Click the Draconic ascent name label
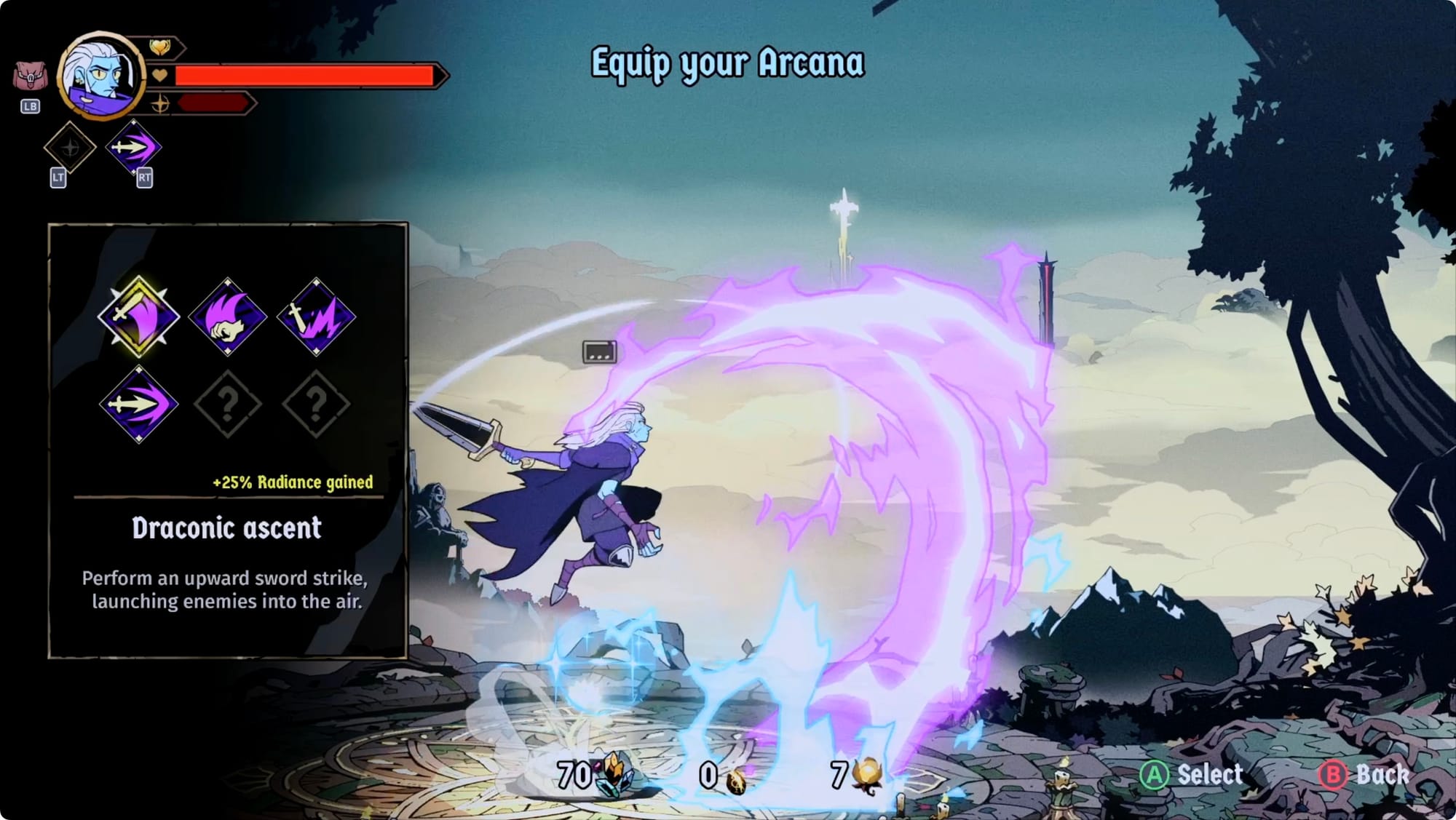Image resolution: width=1456 pixels, height=820 pixels. pos(226,528)
